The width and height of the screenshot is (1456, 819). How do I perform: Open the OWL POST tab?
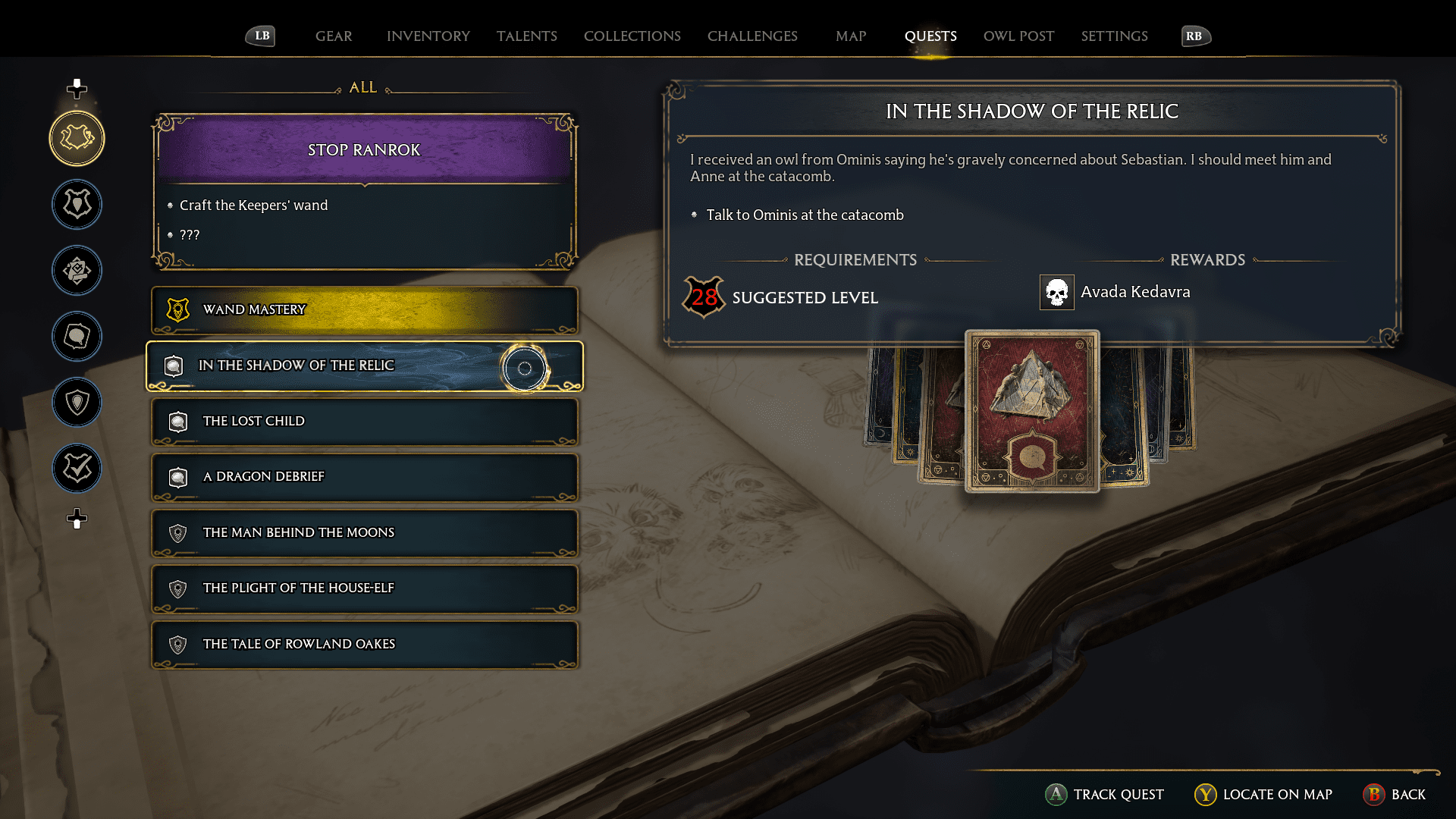point(1018,36)
